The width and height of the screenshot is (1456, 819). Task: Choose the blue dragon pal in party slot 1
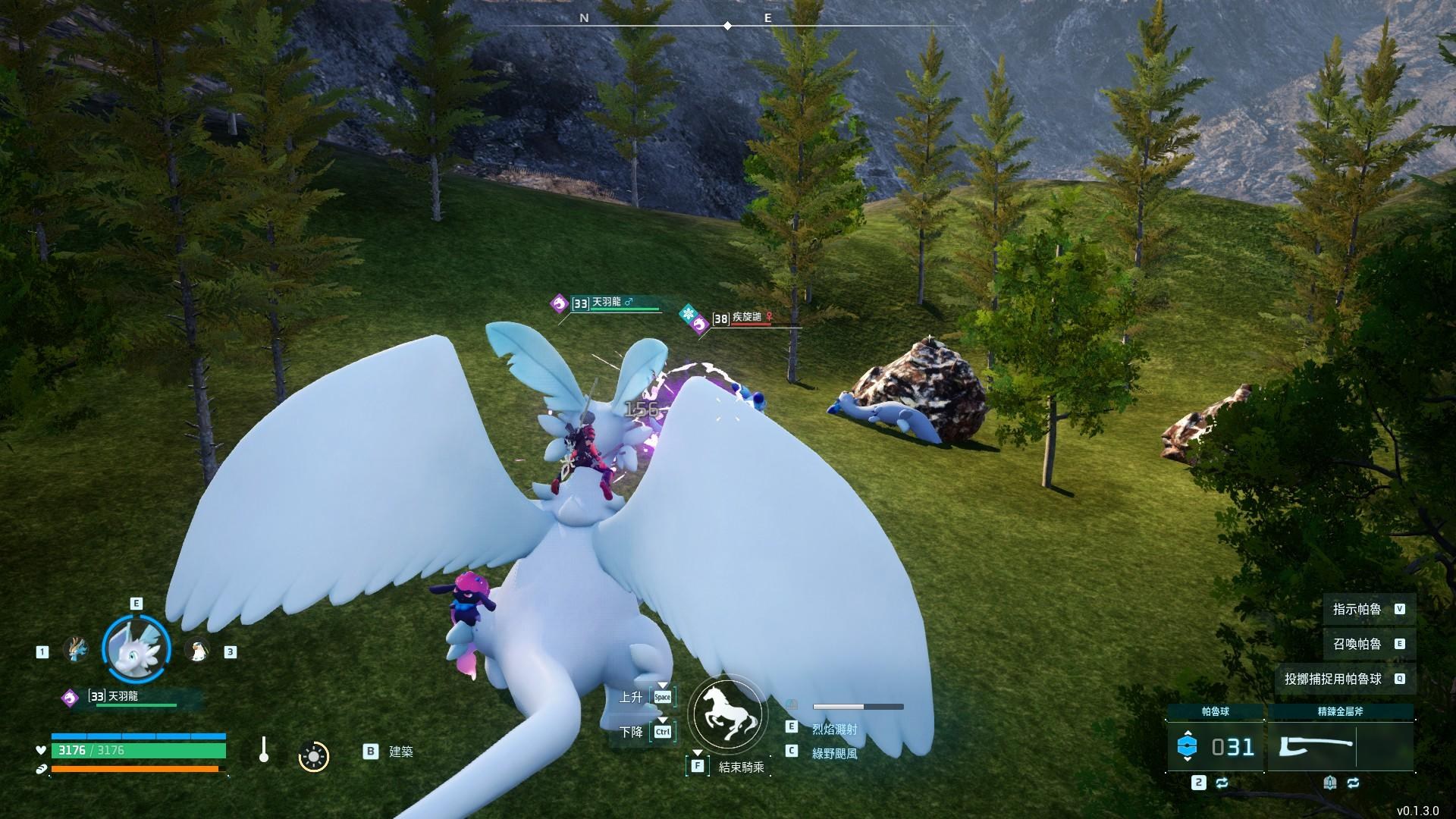point(75,650)
